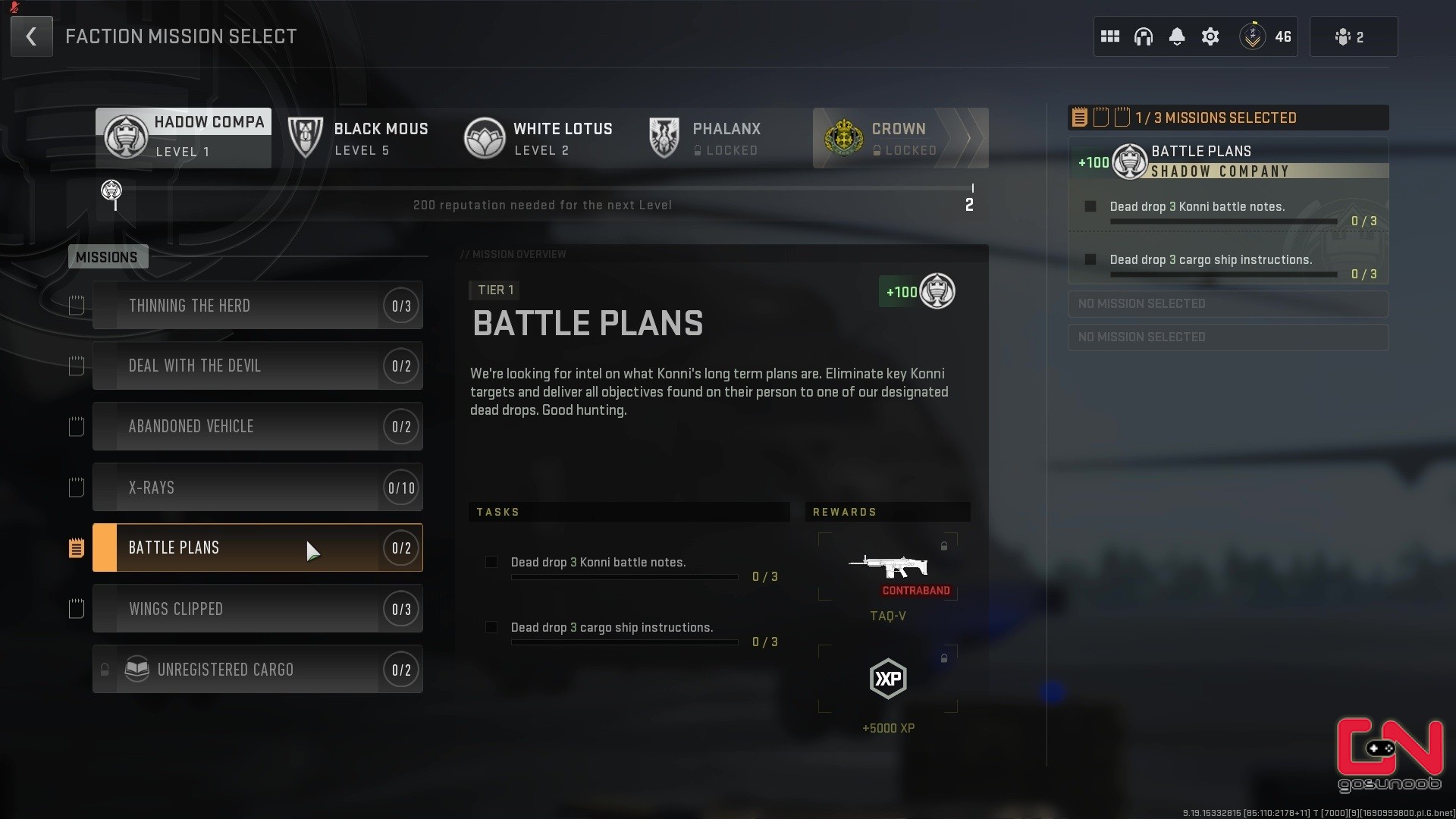This screenshot has width=1456, height=819.
Task: Open the notifications bell icon
Action: point(1177,36)
